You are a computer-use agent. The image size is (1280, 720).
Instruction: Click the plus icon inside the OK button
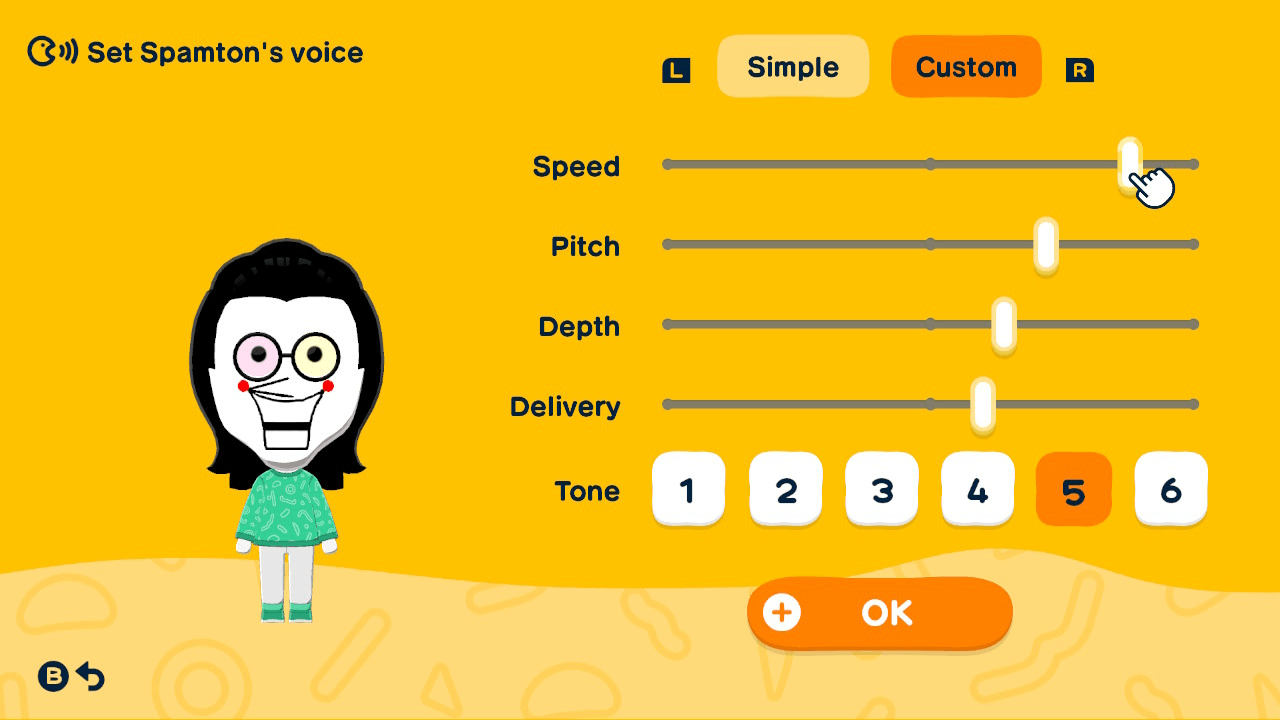[x=781, y=612]
